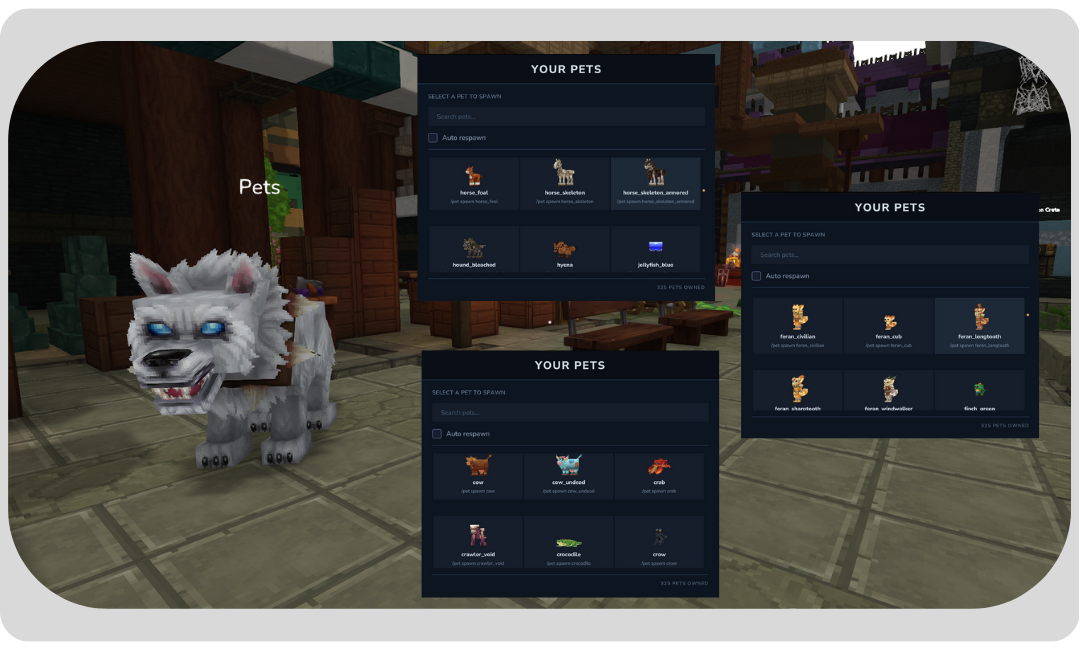
Task: Choose the cow_undead pet
Action: tap(569, 476)
